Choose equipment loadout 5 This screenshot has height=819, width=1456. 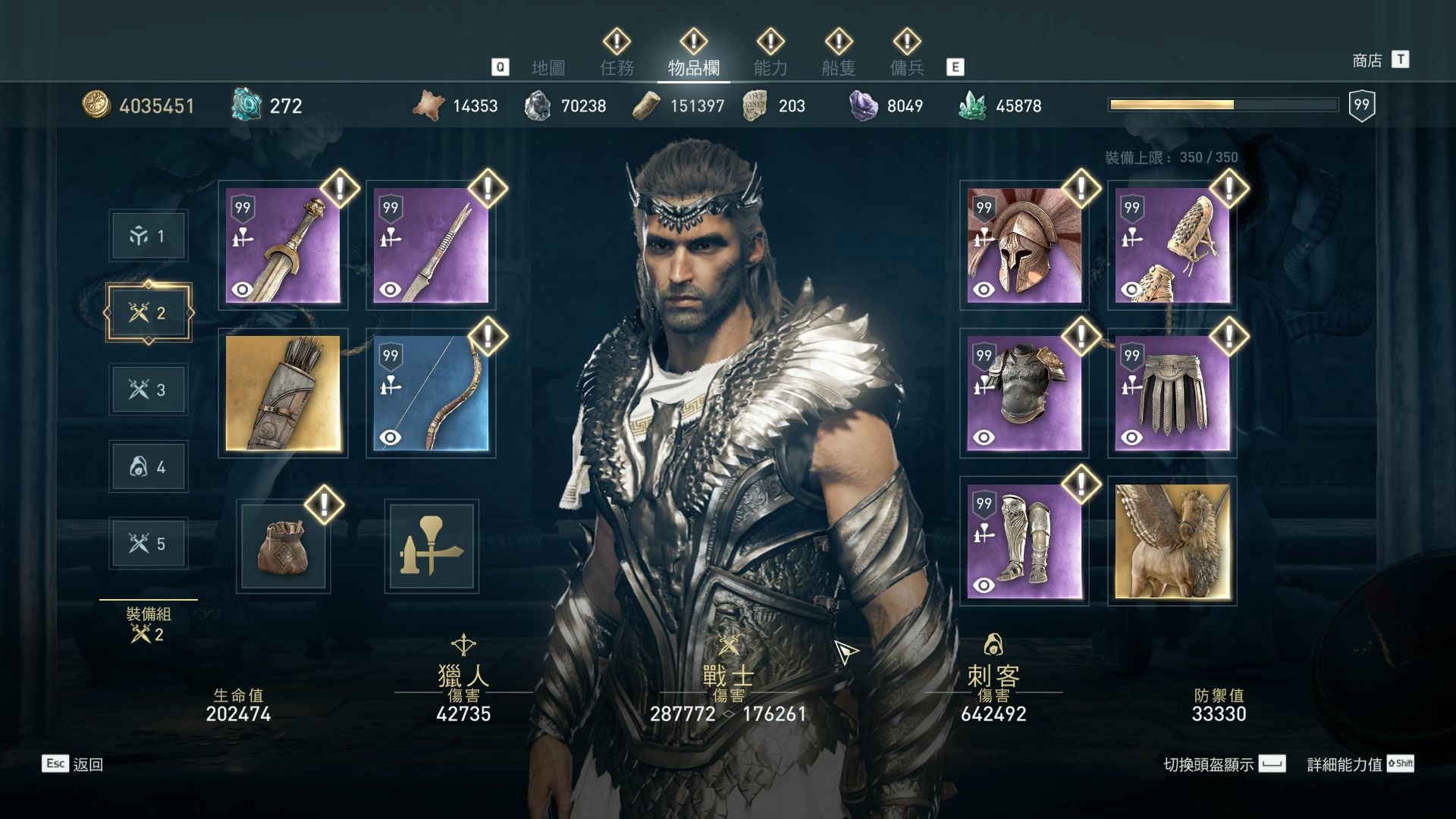pos(149,544)
